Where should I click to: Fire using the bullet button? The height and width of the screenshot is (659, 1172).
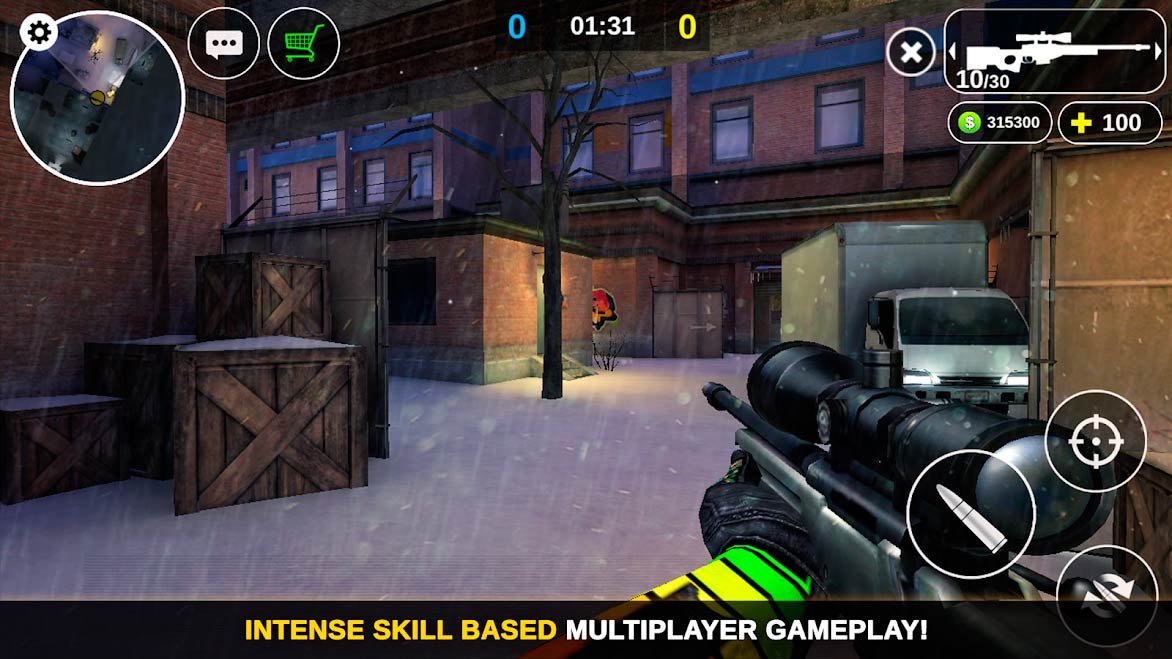coord(970,513)
